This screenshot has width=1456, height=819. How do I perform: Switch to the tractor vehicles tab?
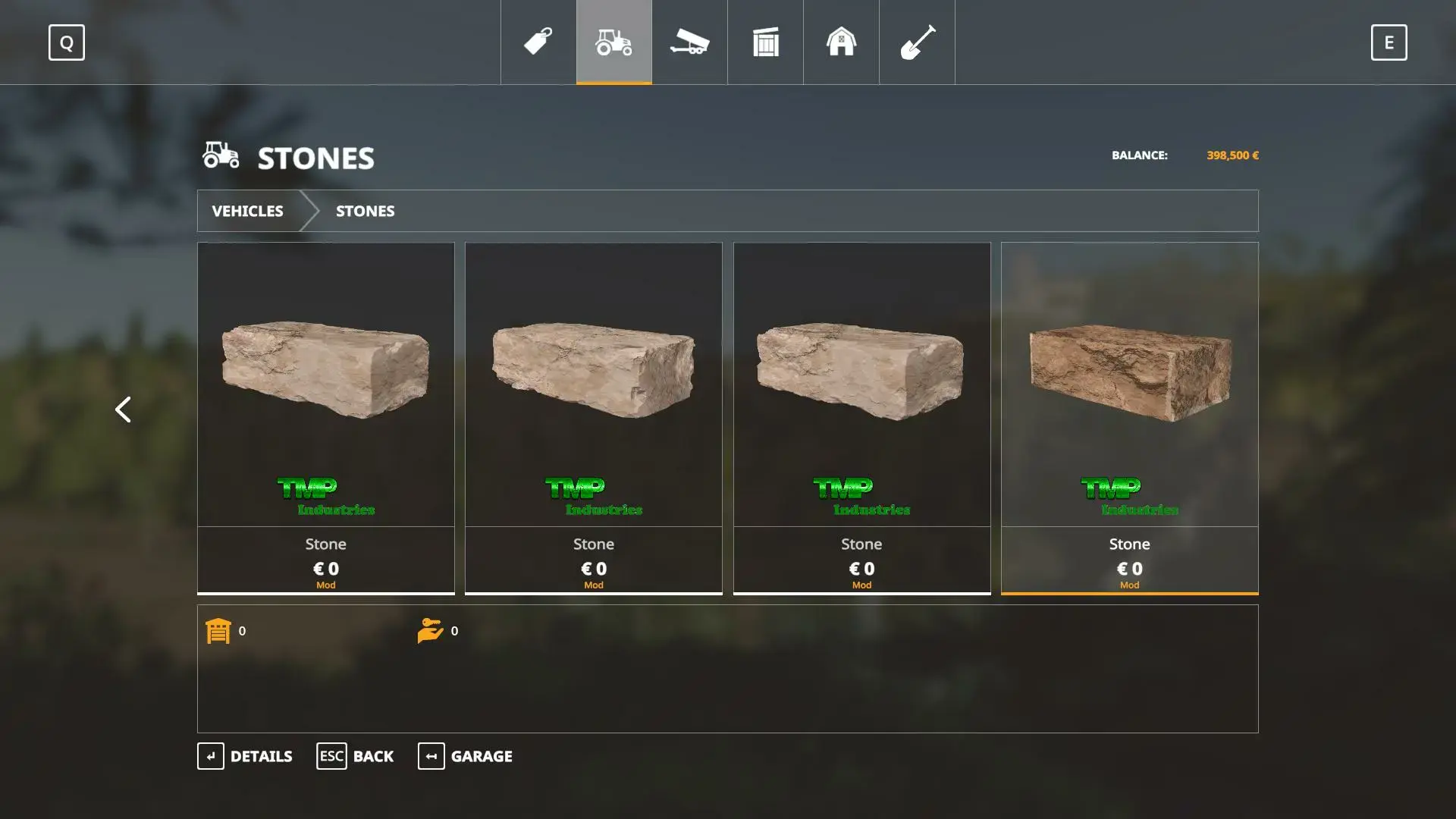(613, 42)
